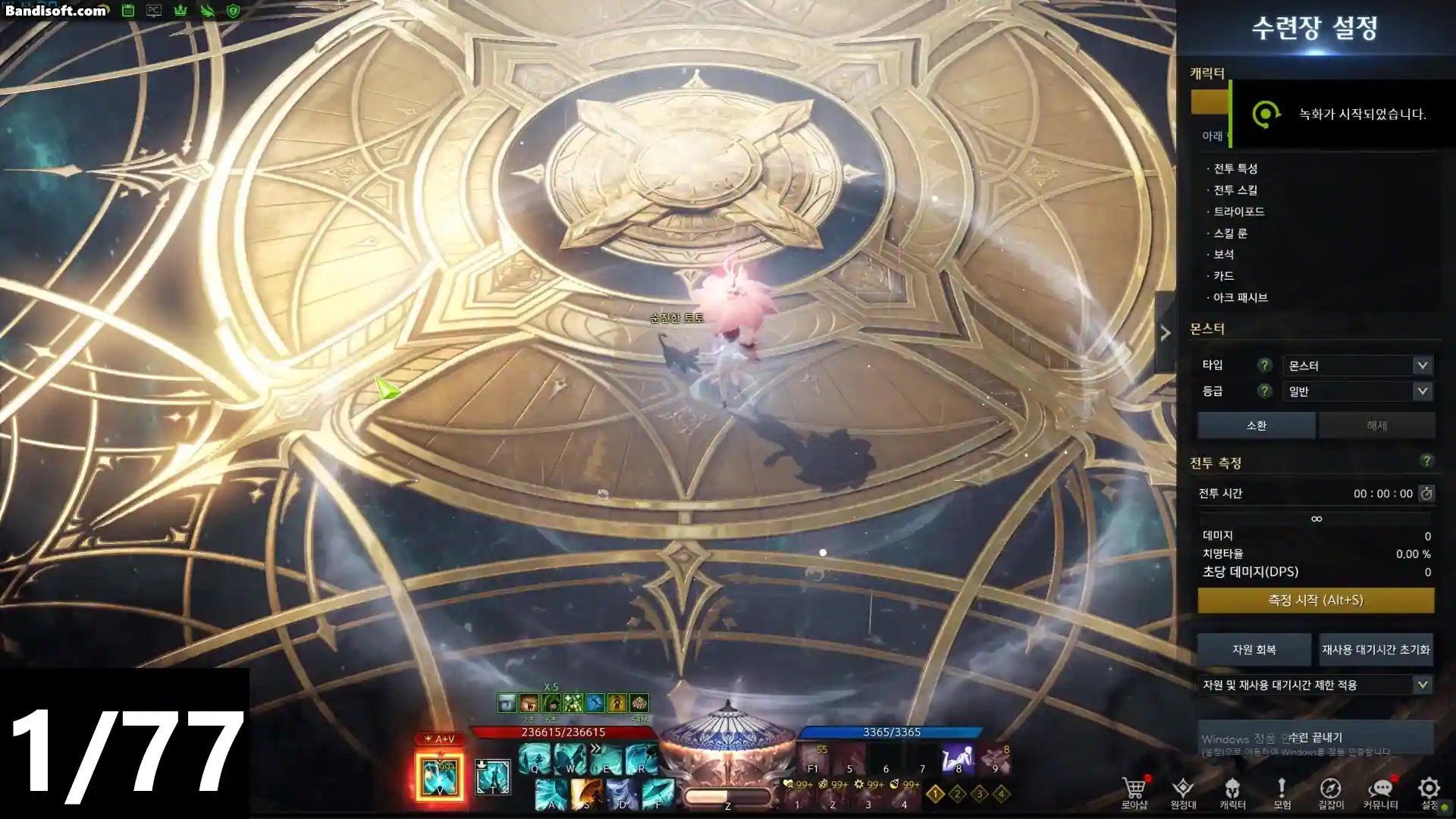
Task: Open the 원정대 roster menu icon
Action: (1183, 791)
